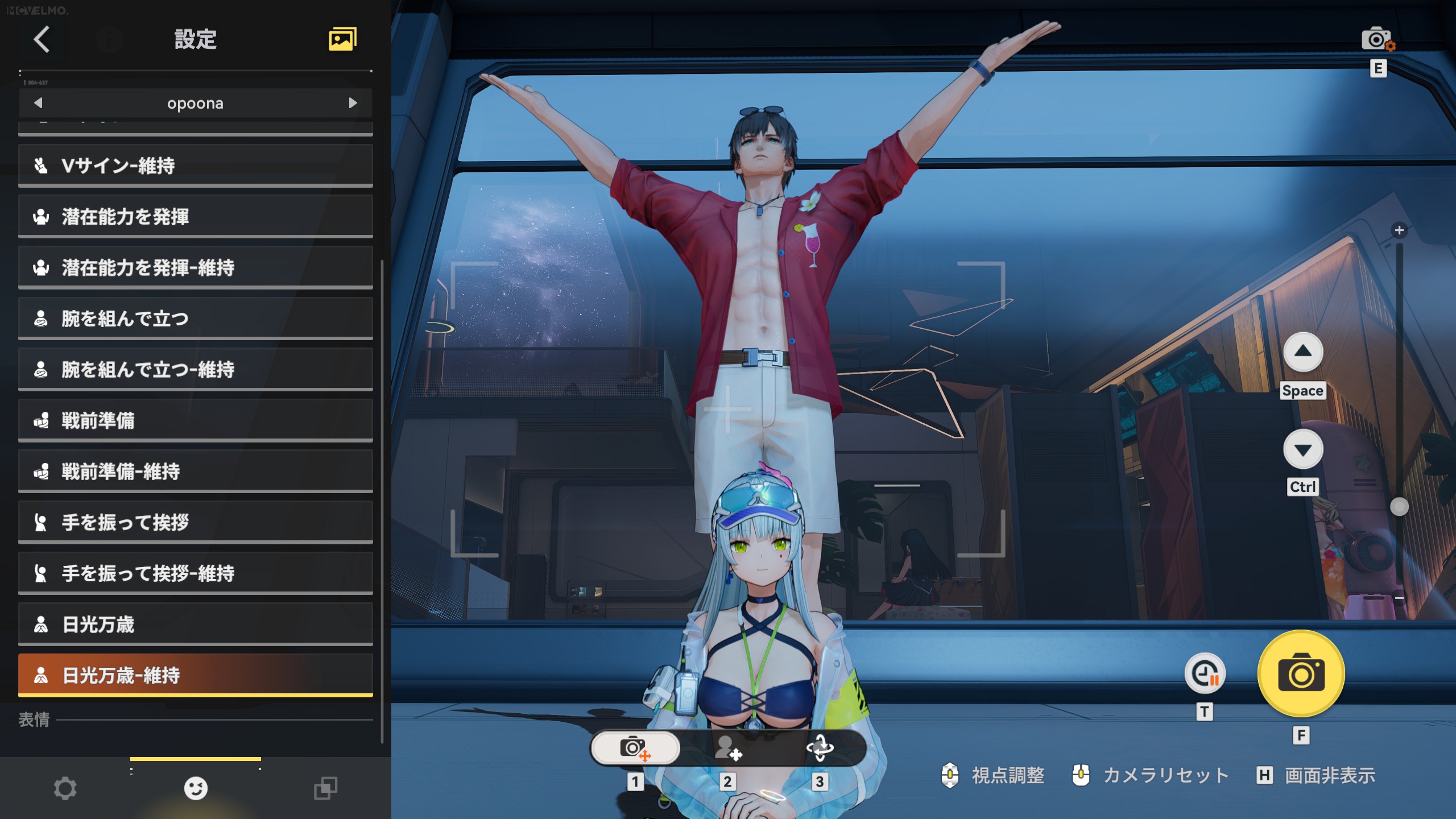The width and height of the screenshot is (1456, 819).
Task: Choose the 手を振って挨拶 pose
Action: [x=195, y=522]
